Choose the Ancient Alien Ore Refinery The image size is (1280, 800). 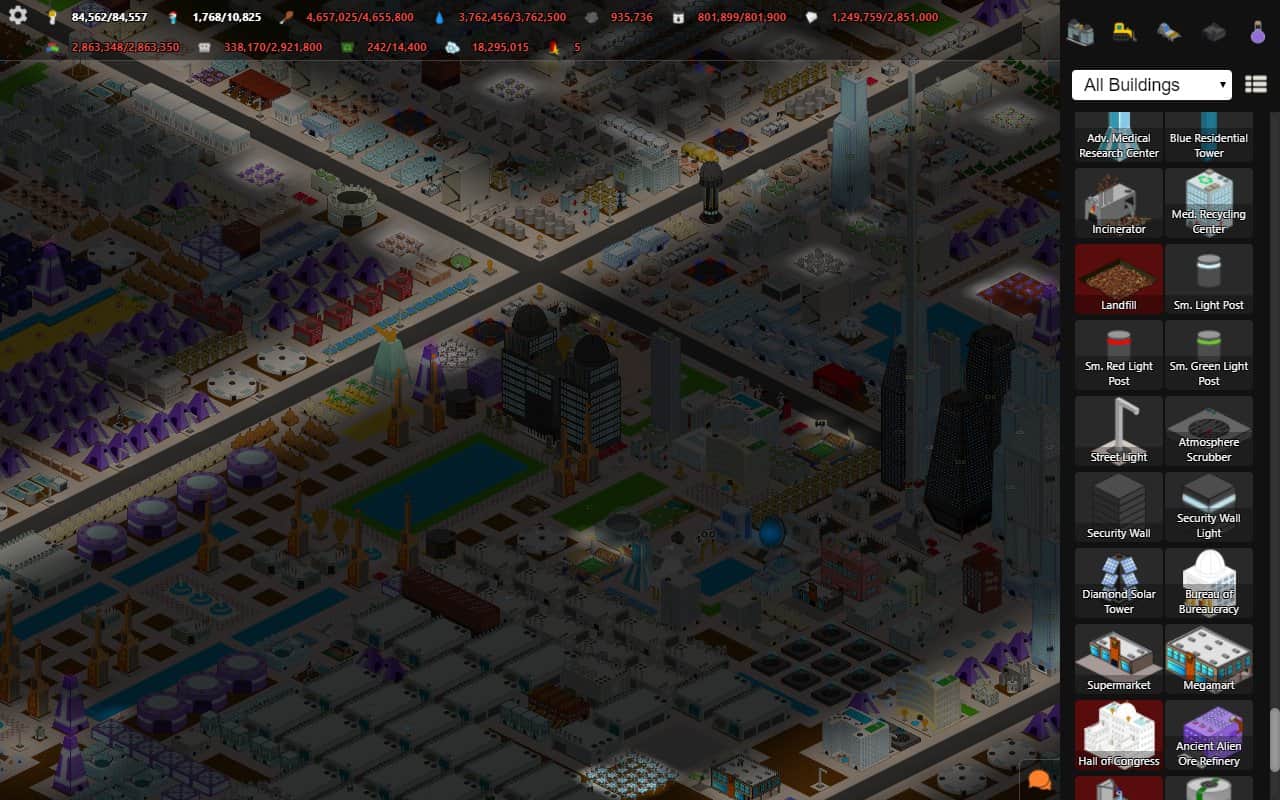tap(1208, 734)
